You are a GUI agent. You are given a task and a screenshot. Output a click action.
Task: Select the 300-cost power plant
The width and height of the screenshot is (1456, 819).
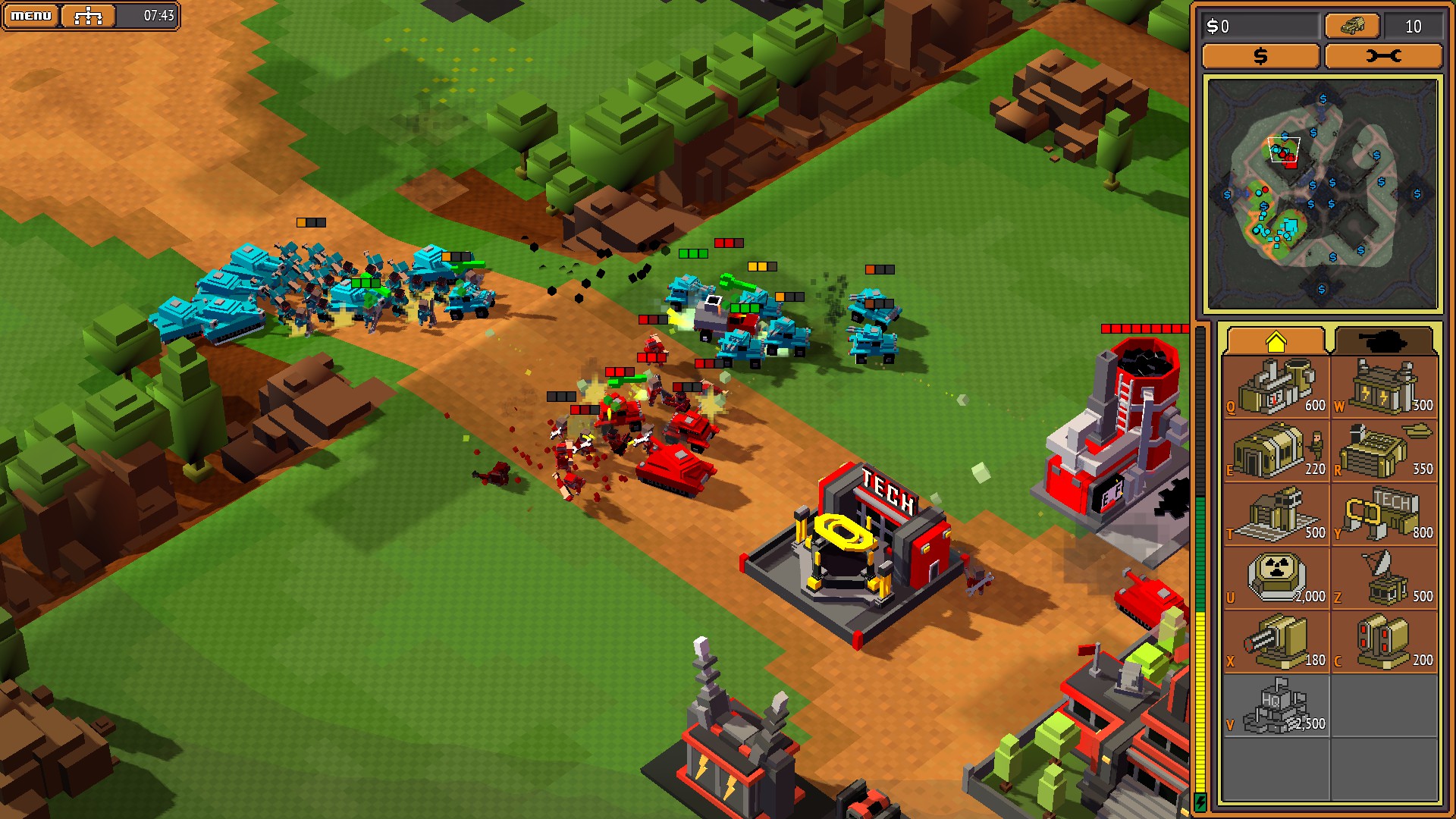(x=1385, y=387)
